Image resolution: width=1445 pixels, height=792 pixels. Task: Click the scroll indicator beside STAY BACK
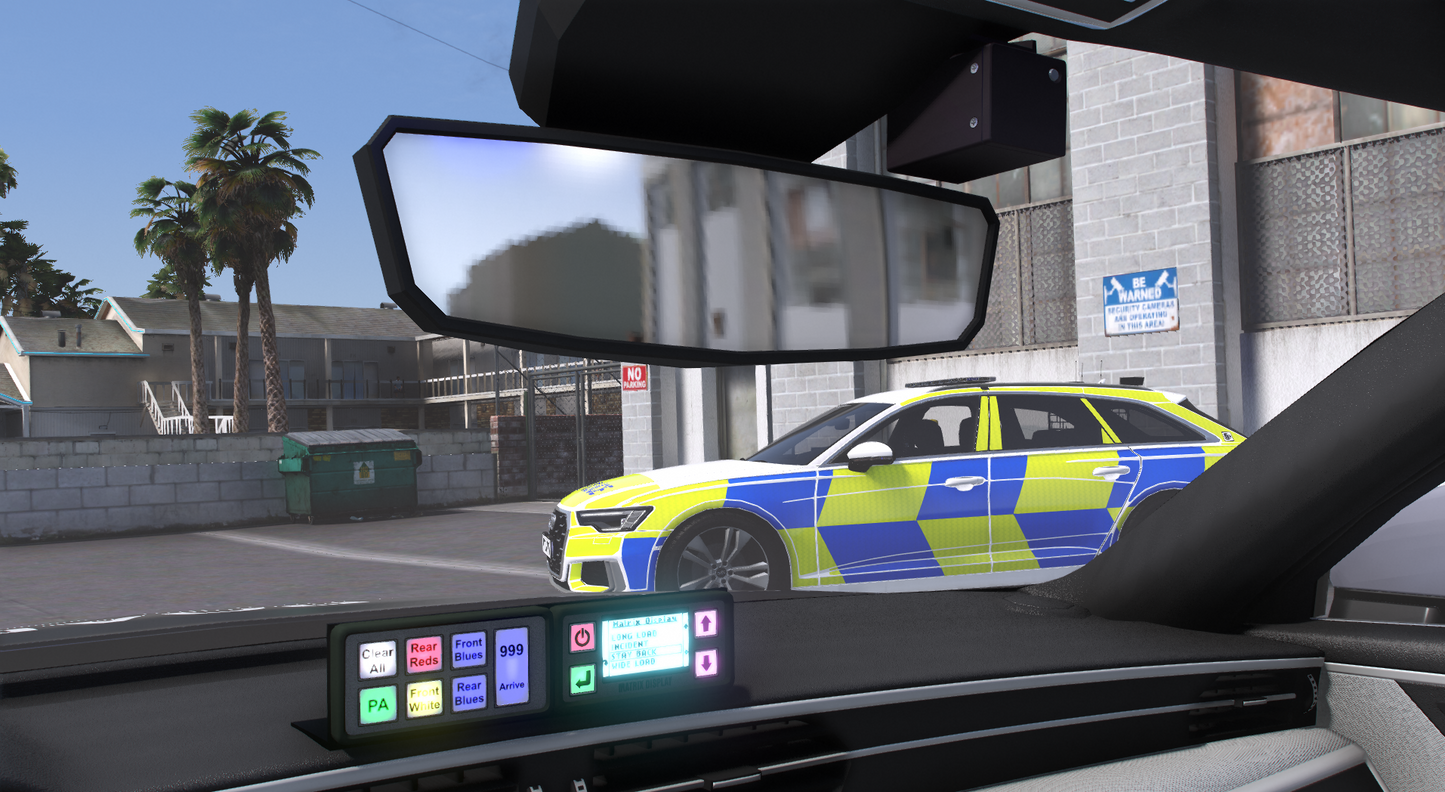[x=686, y=652]
